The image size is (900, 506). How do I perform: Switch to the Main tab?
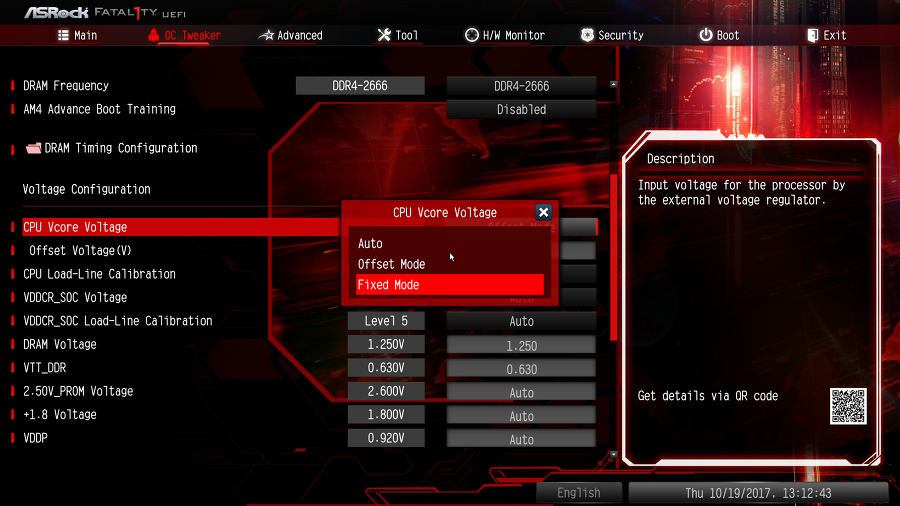click(x=76, y=35)
